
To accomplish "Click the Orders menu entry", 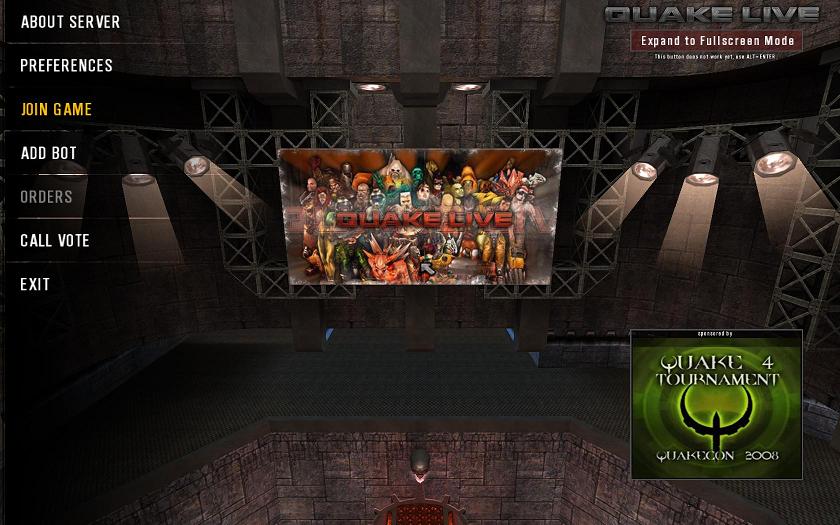I will [46, 197].
